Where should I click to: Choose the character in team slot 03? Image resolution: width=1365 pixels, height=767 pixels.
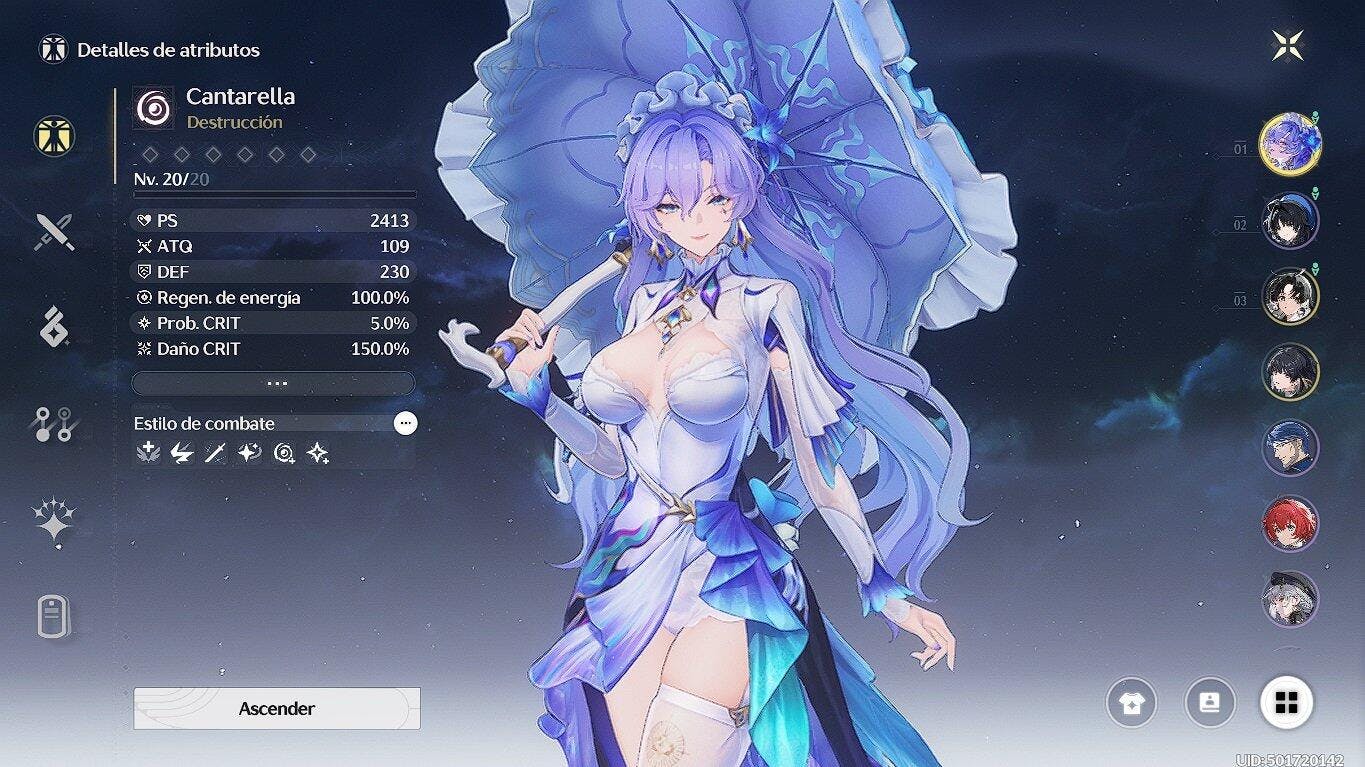coord(1290,296)
